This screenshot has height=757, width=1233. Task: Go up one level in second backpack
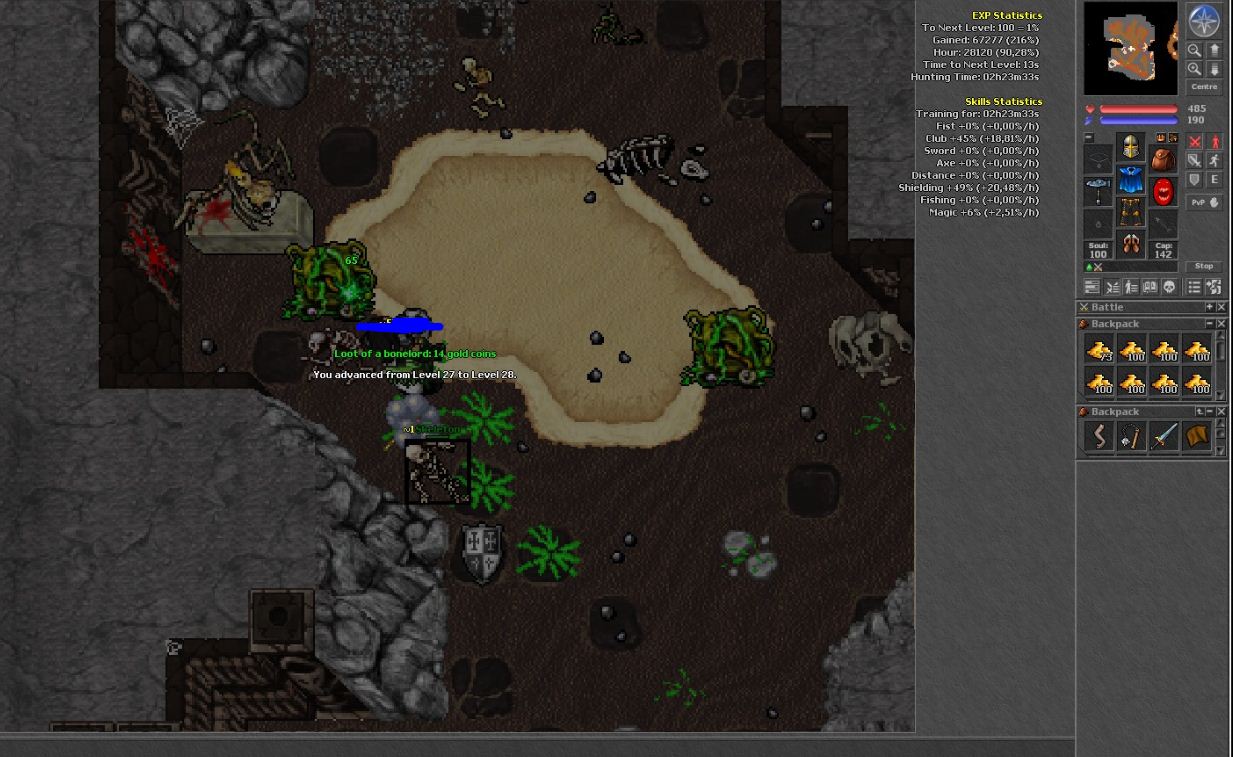point(1200,411)
